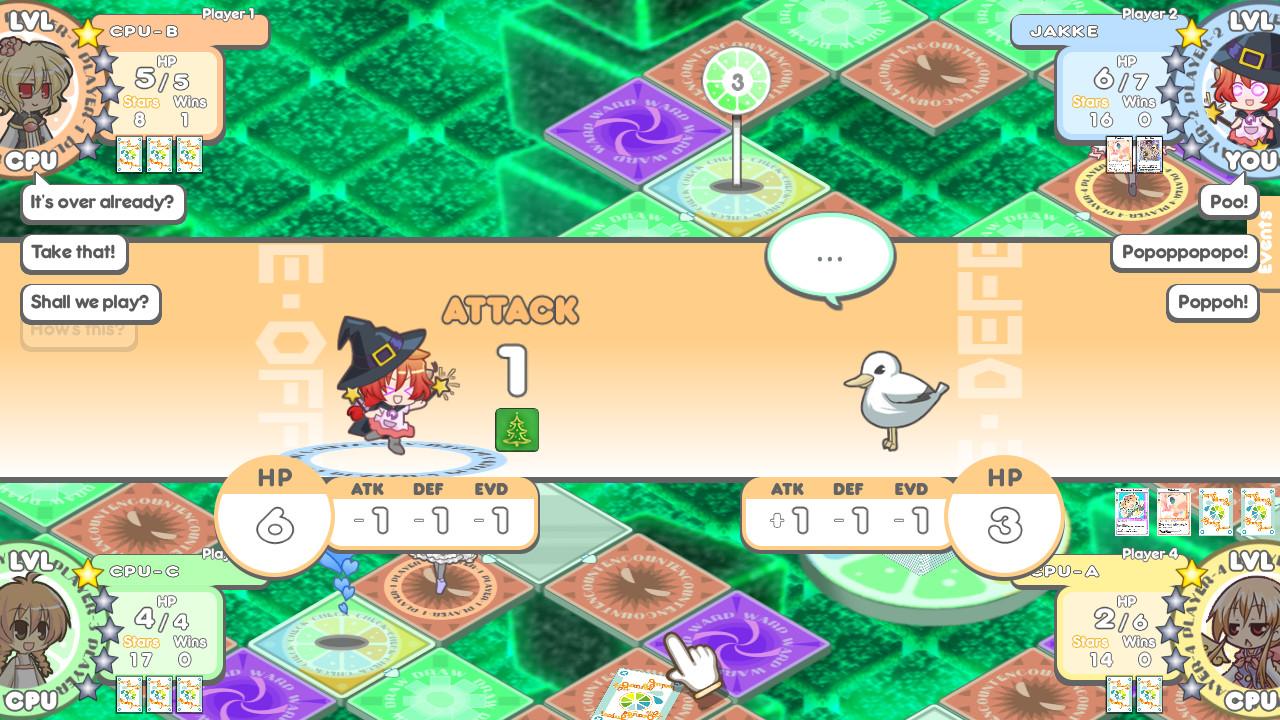
Task: Click the yellow star level icon beside JAKKE
Action: pos(1192,33)
